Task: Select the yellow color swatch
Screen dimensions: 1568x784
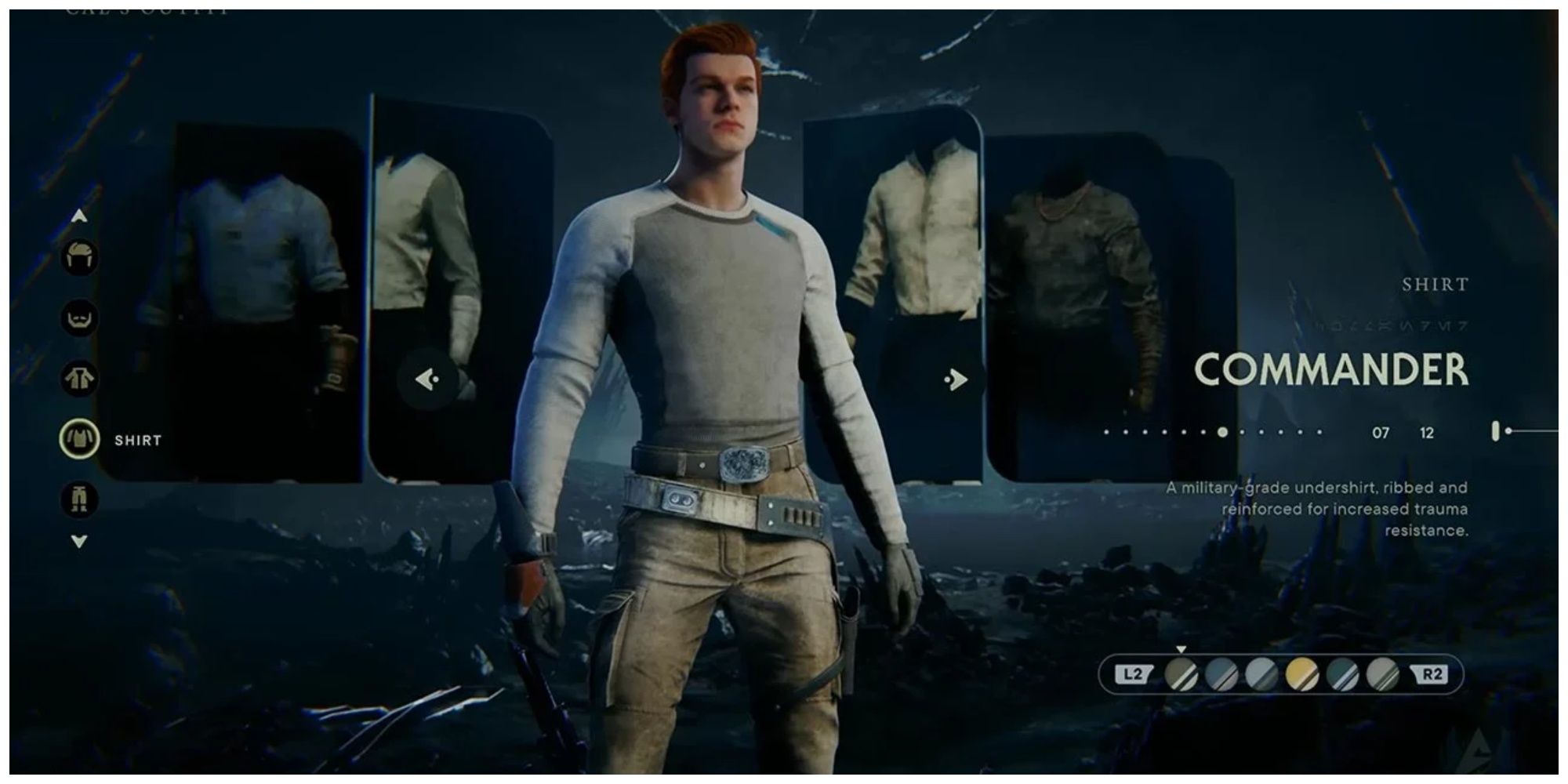Action: 1301,673
